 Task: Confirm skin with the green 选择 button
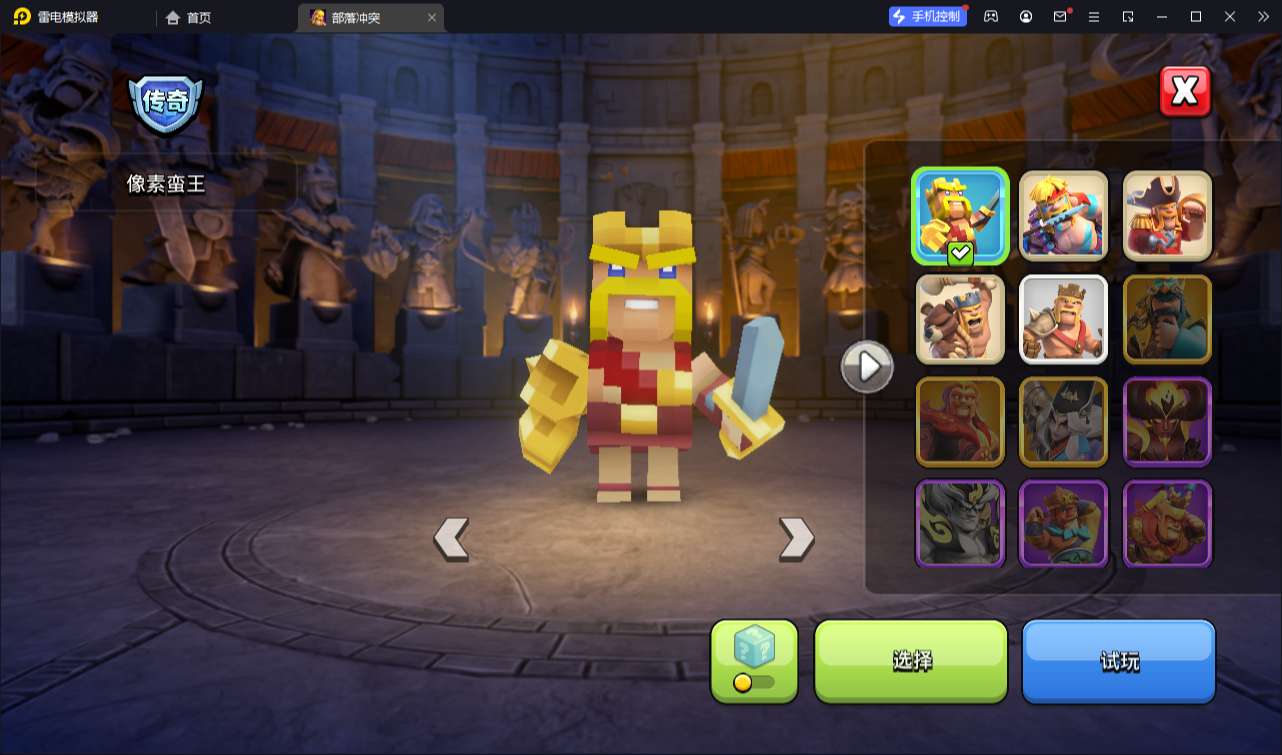coord(911,660)
